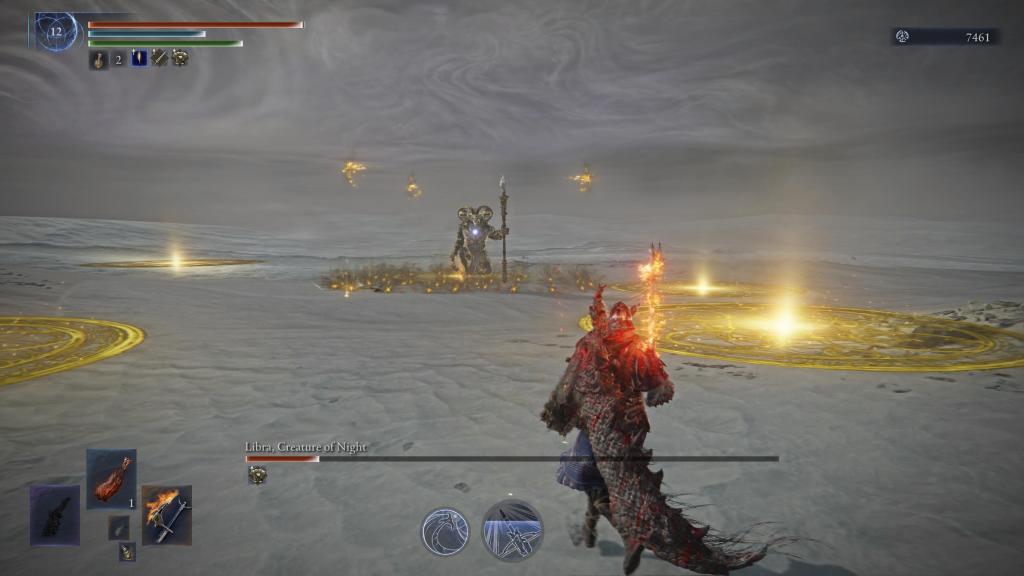Use the red meat consumable slot
The height and width of the screenshot is (576, 1024).
pos(111,479)
